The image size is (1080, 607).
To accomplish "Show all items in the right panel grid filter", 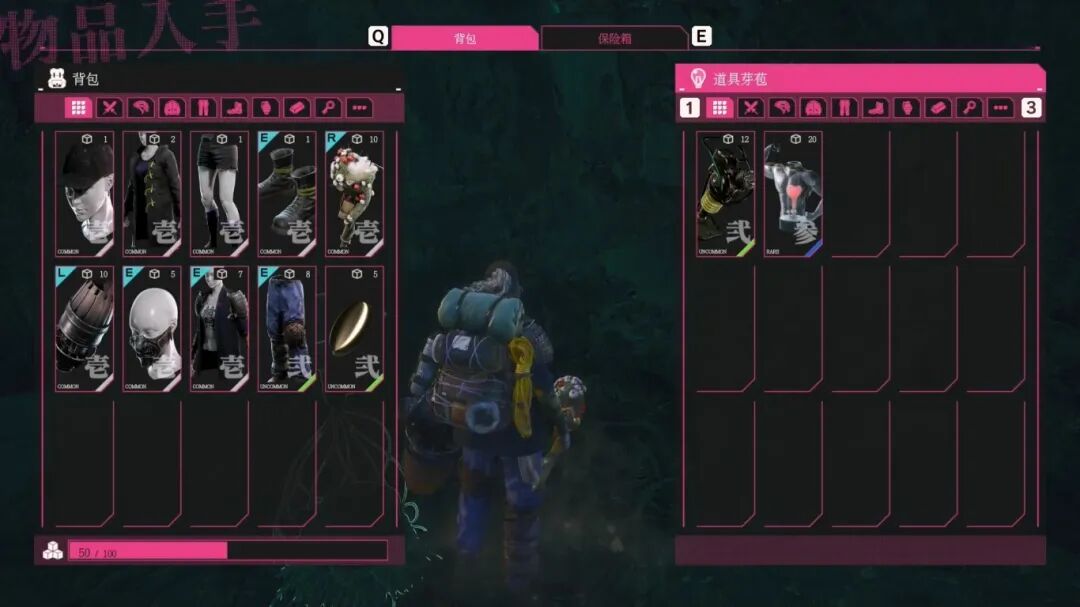I will 720,108.
